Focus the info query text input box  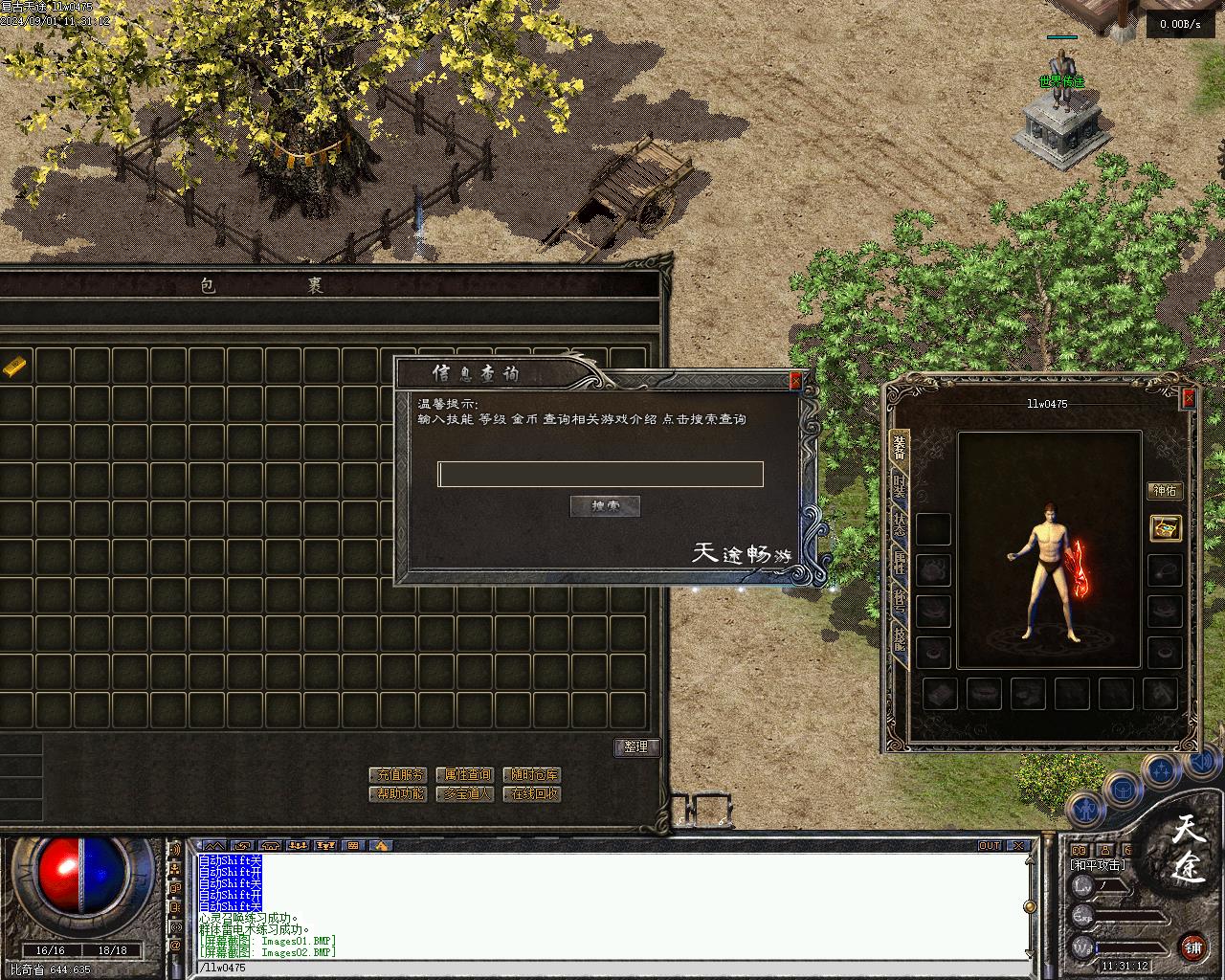coord(600,474)
